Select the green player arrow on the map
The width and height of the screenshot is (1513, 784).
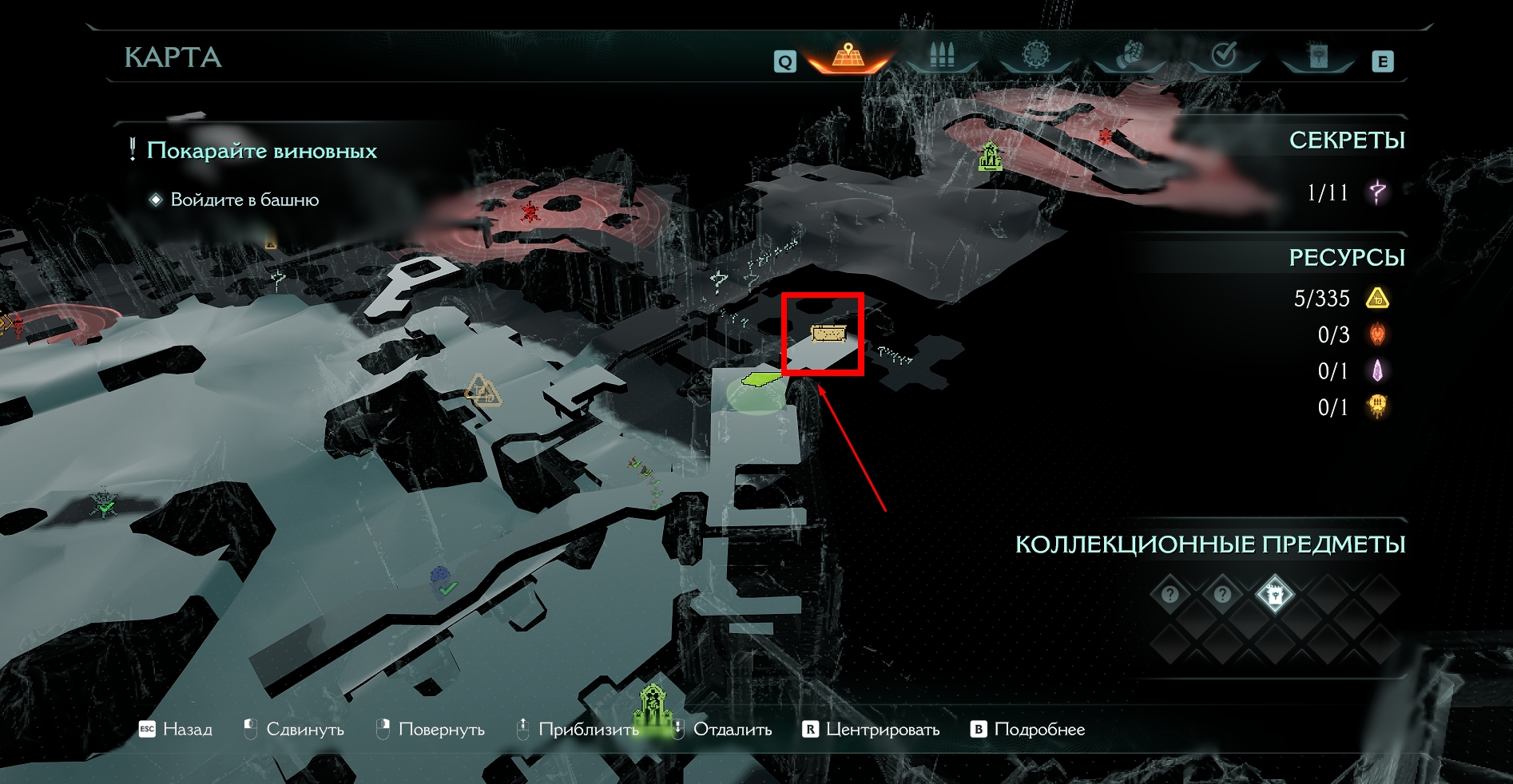coord(762,378)
